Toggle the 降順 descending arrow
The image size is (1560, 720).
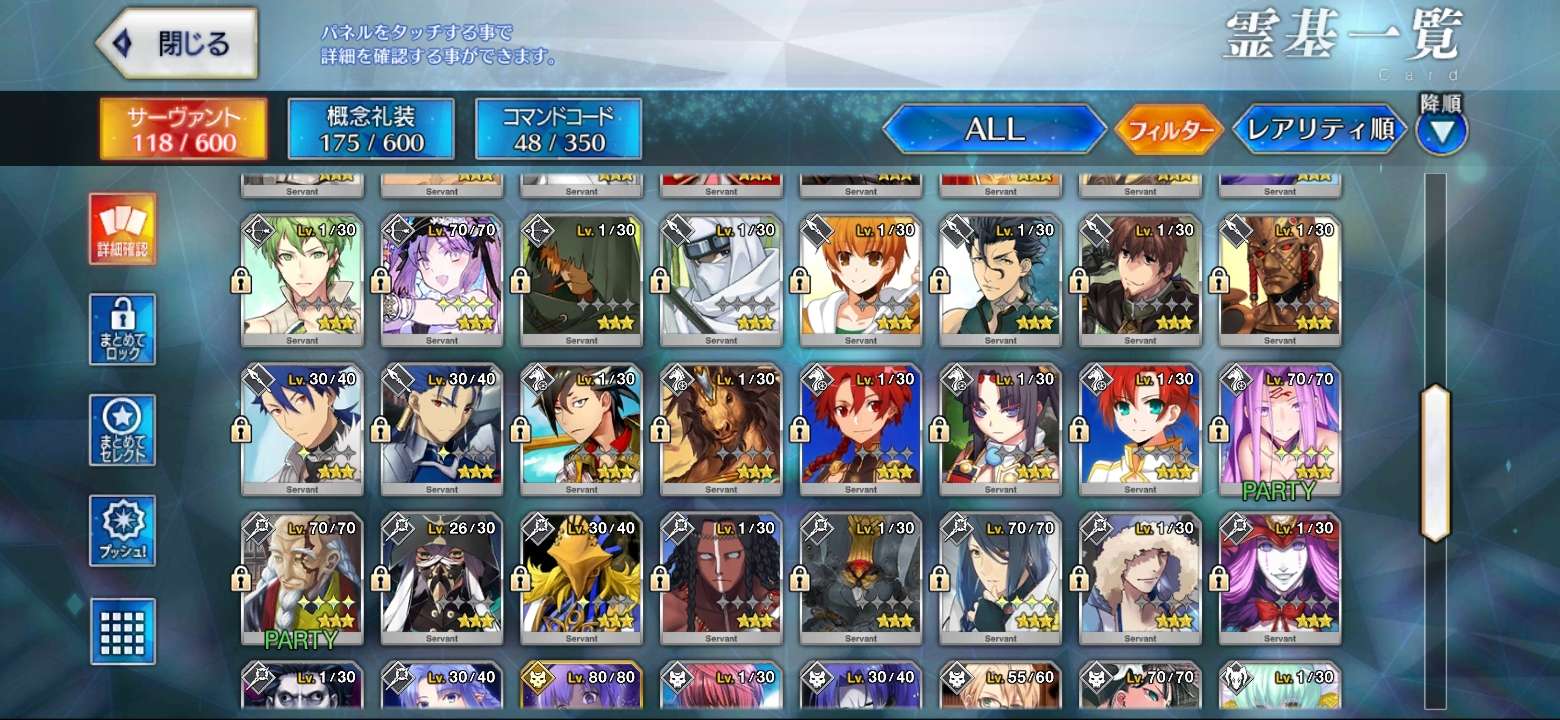(x=1441, y=131)
